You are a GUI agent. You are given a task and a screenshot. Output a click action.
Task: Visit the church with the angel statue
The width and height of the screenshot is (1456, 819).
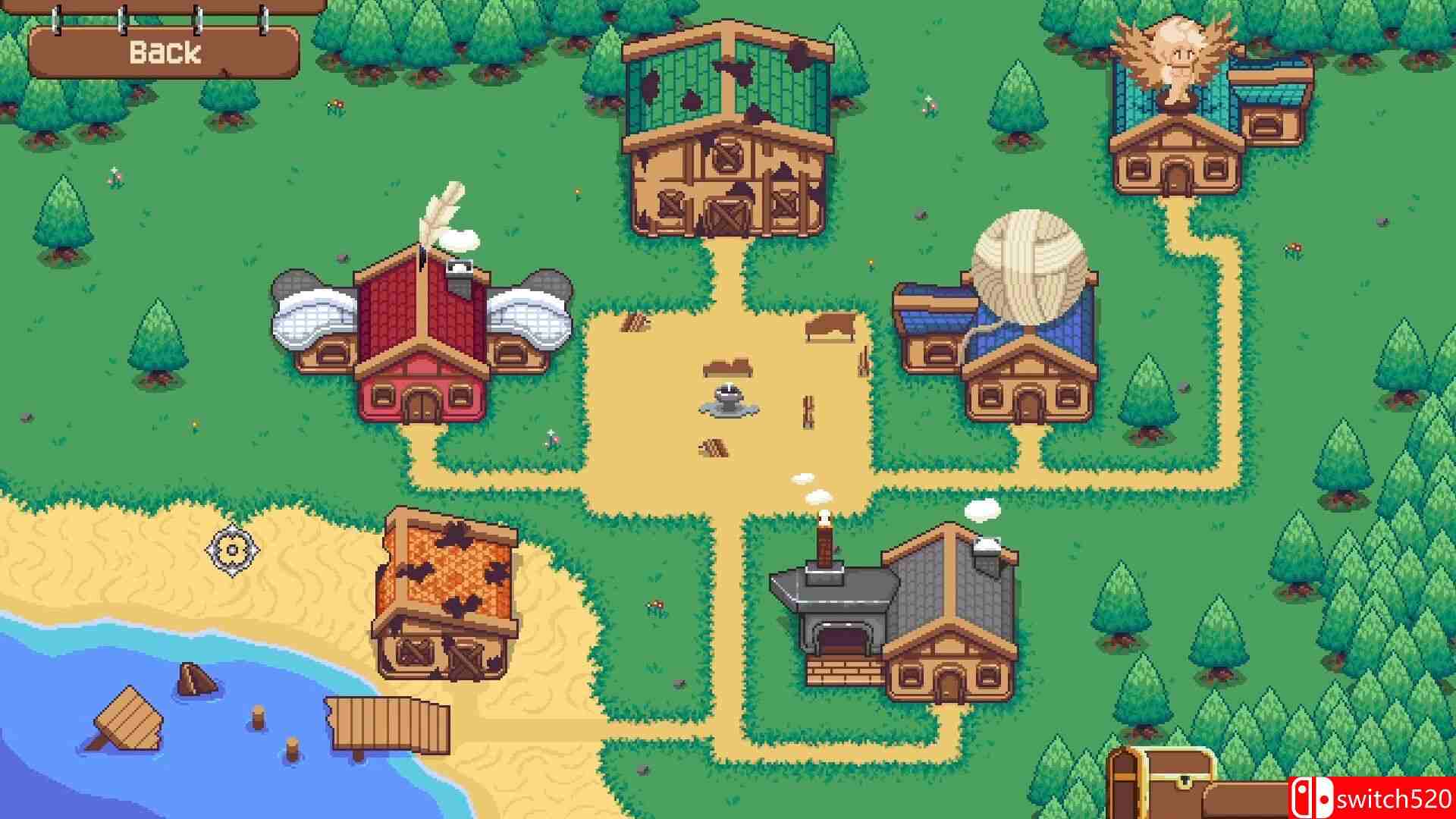(1175, 121)
